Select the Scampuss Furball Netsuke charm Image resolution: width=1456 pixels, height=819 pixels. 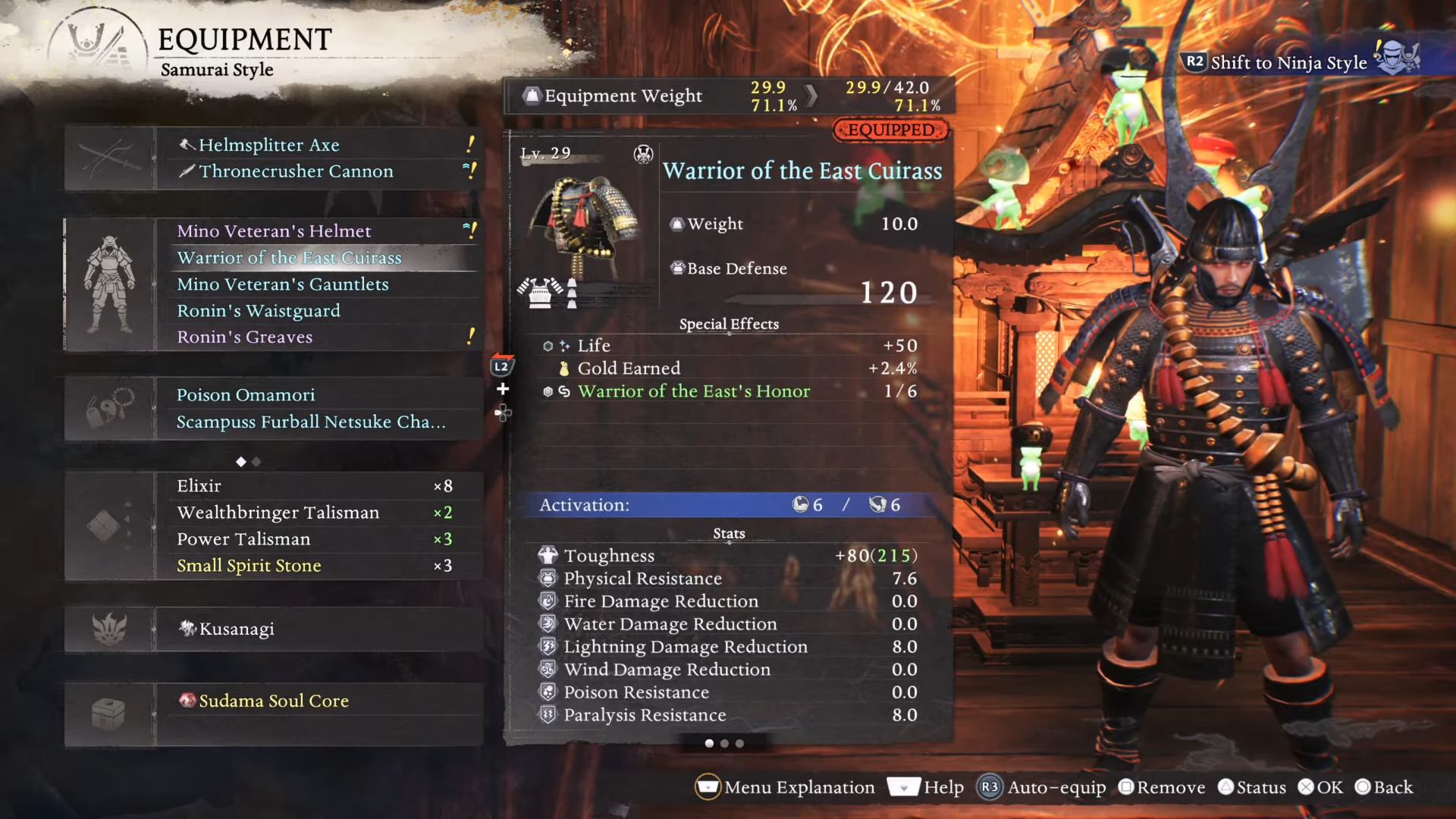coord(311,422)
